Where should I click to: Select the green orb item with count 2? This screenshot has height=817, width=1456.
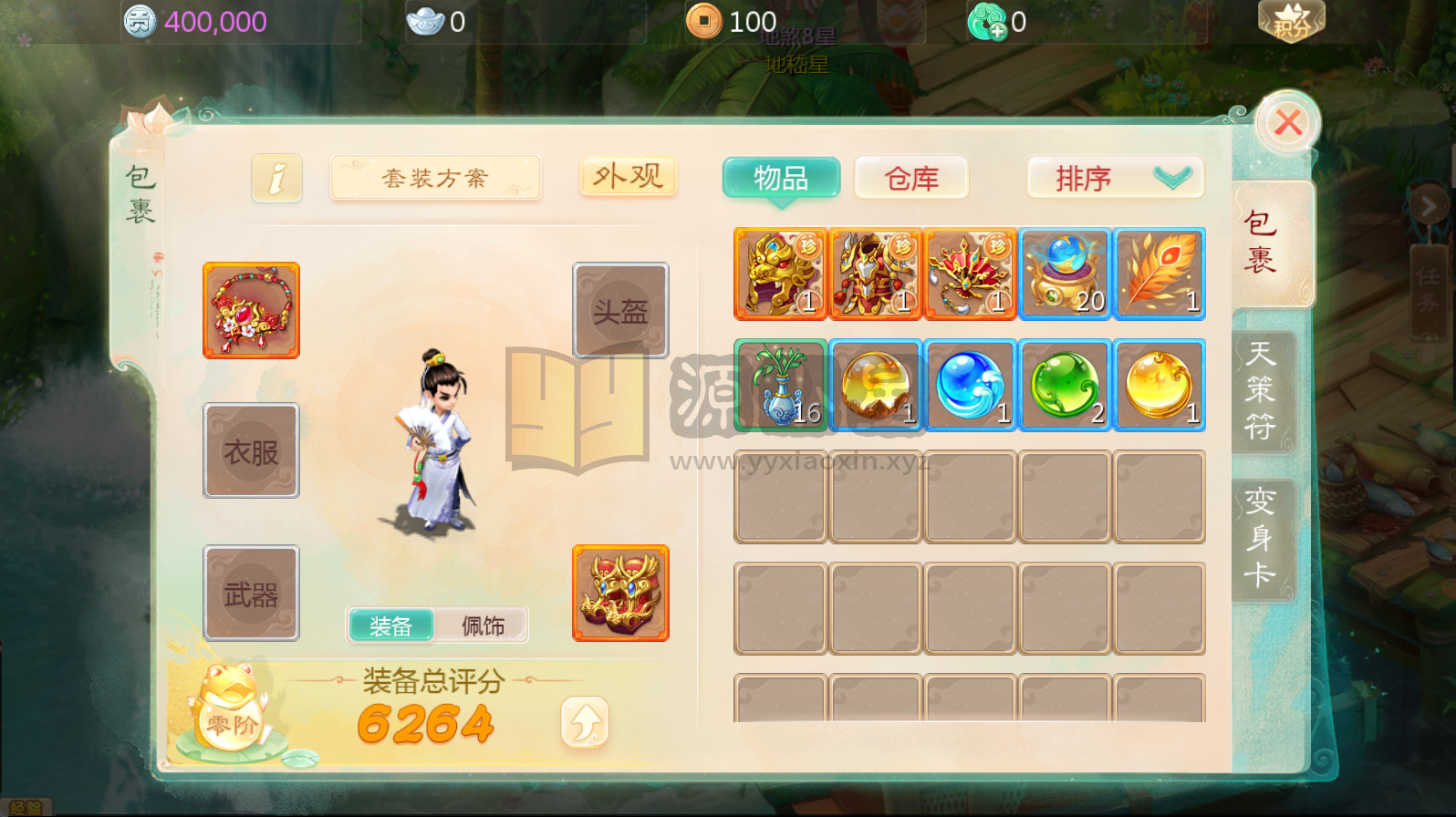click(x=1065, y=384)
